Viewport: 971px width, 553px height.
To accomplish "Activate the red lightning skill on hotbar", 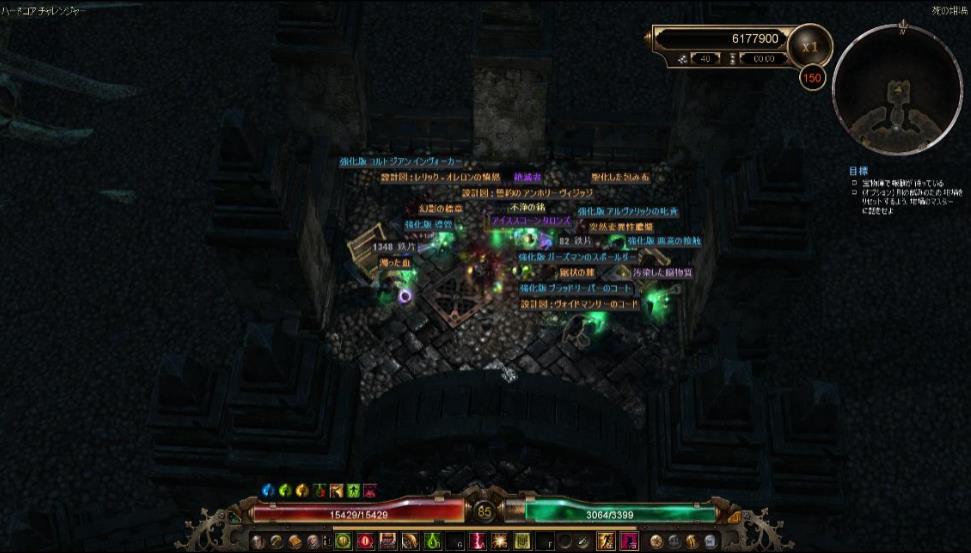I will 478,541.
